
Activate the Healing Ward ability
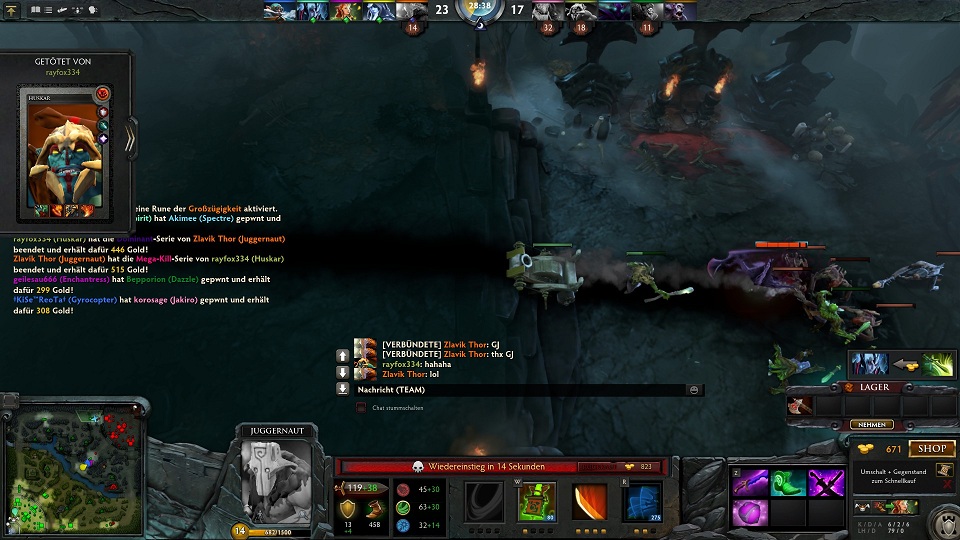pos(537,501)
